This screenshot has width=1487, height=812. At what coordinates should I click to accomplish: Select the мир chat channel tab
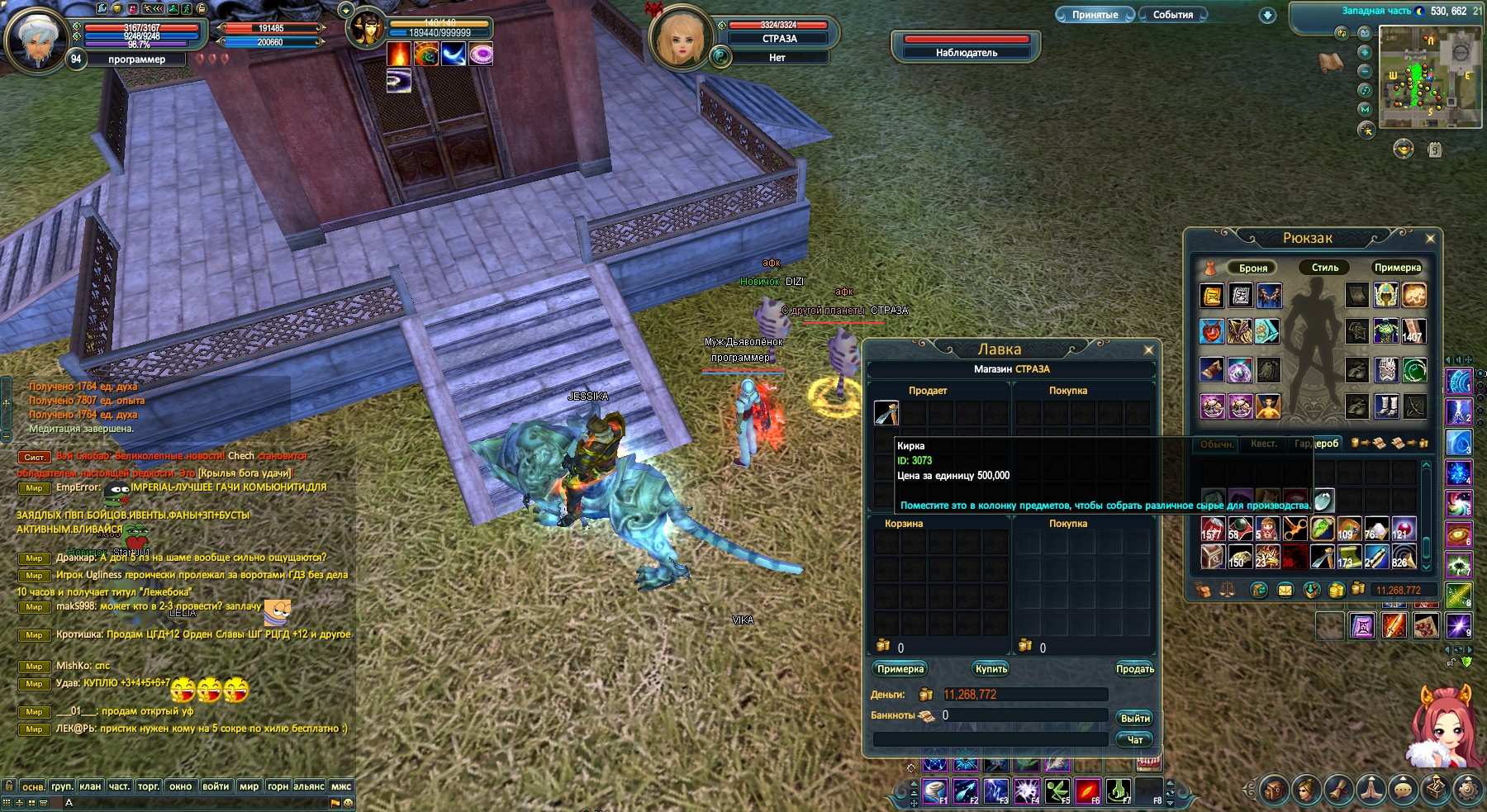[249, 786]
